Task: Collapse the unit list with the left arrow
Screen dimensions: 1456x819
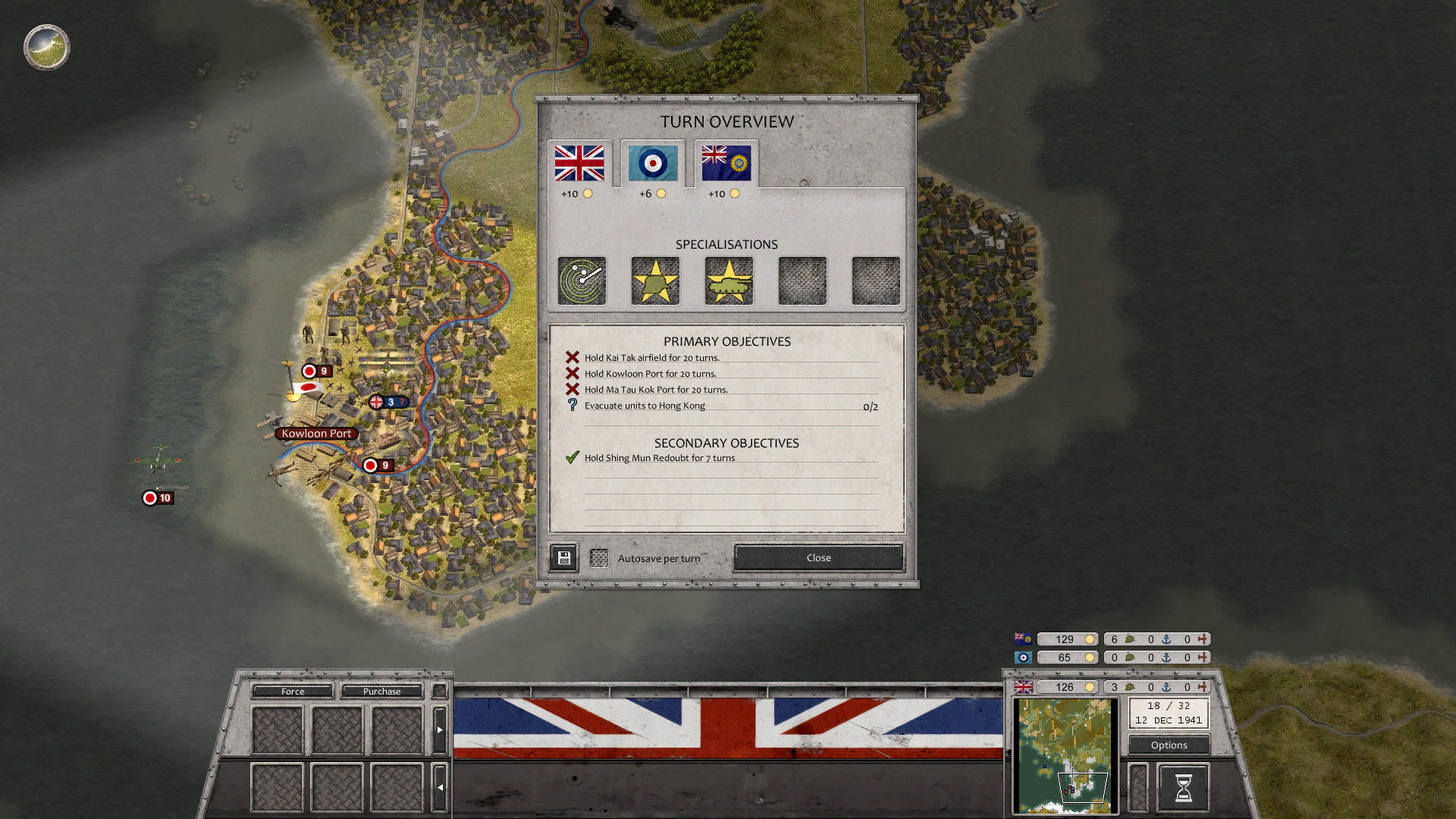Action: pos(440,787)
